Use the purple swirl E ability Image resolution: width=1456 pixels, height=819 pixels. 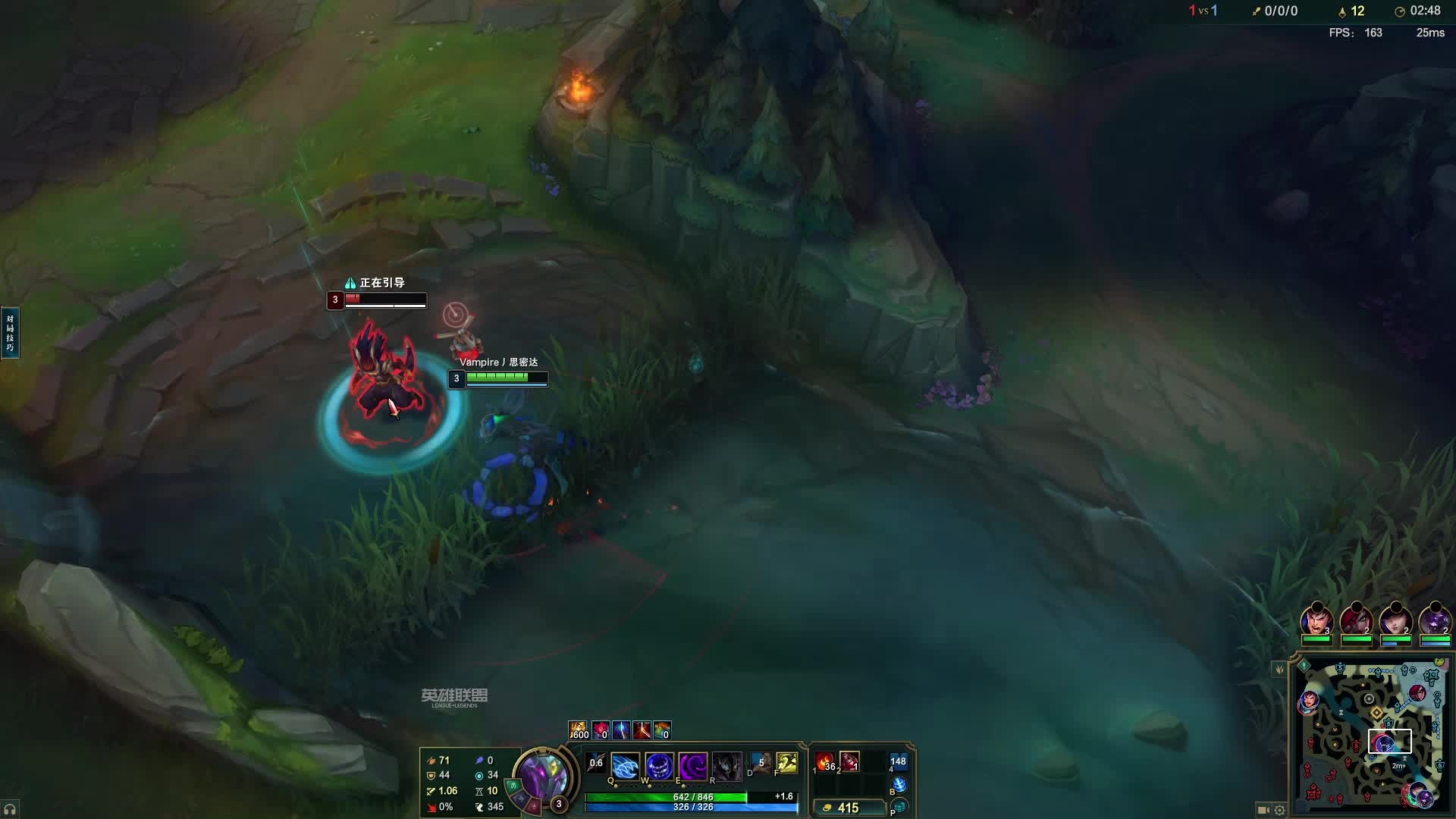[692, 767]
